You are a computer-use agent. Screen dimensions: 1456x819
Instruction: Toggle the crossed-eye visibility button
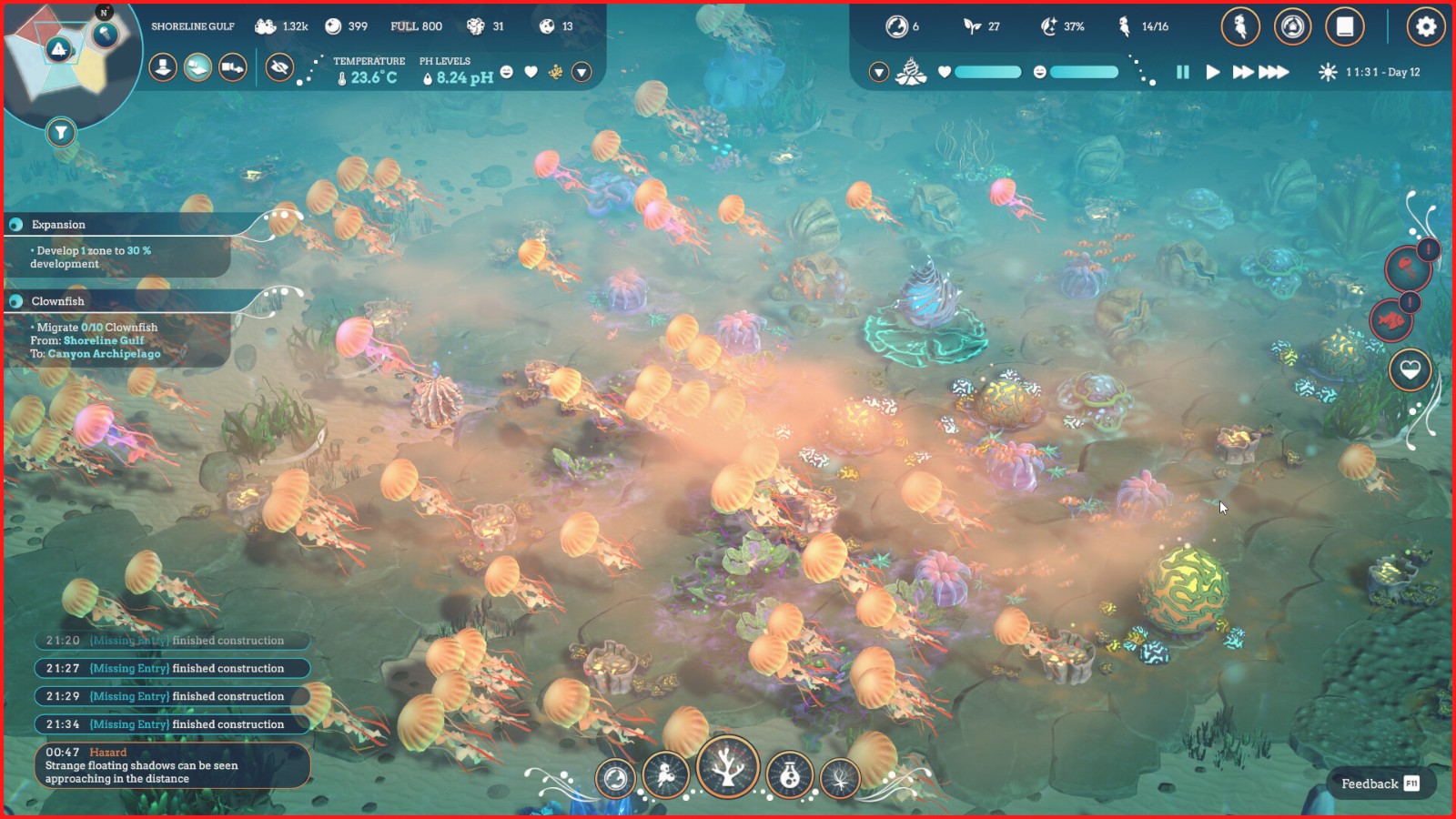click(279, 66)
